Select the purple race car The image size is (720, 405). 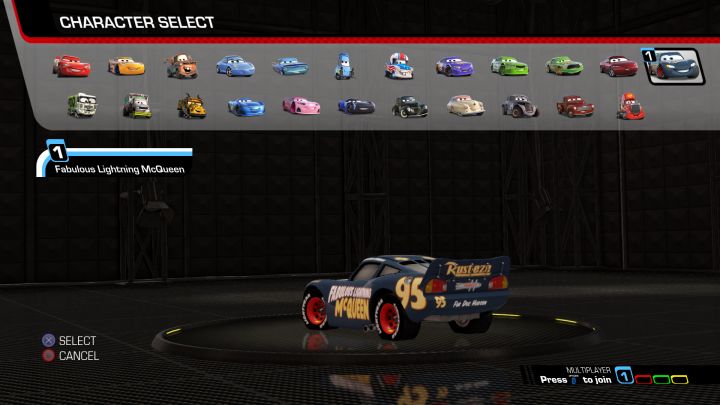[453, 66]
